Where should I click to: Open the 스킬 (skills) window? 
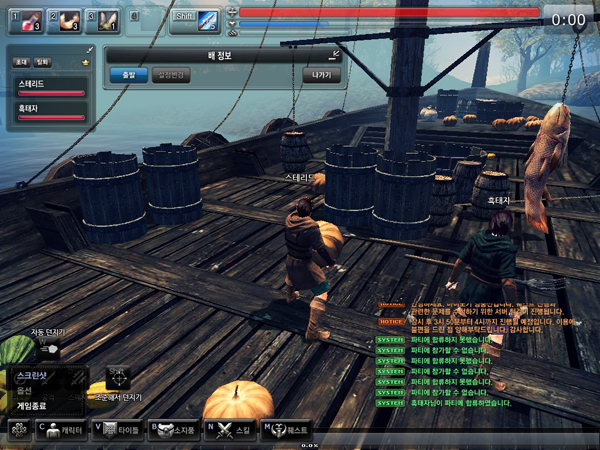click(230, 429)
